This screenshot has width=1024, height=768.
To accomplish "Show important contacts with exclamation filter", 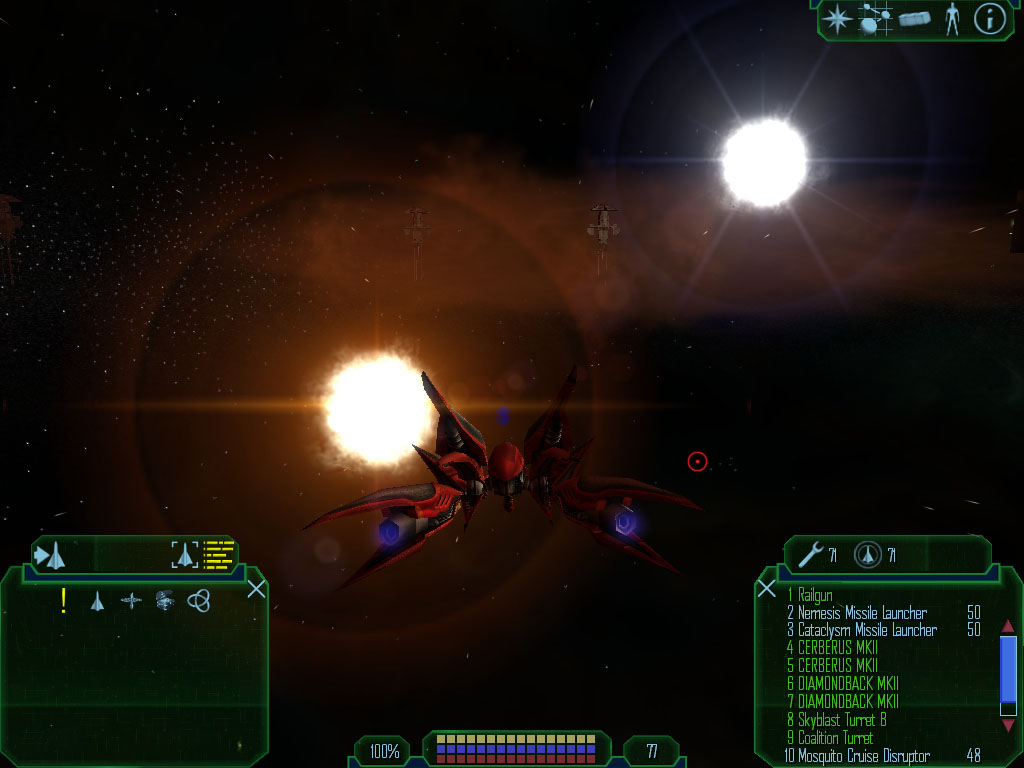I will pos(63,600).
